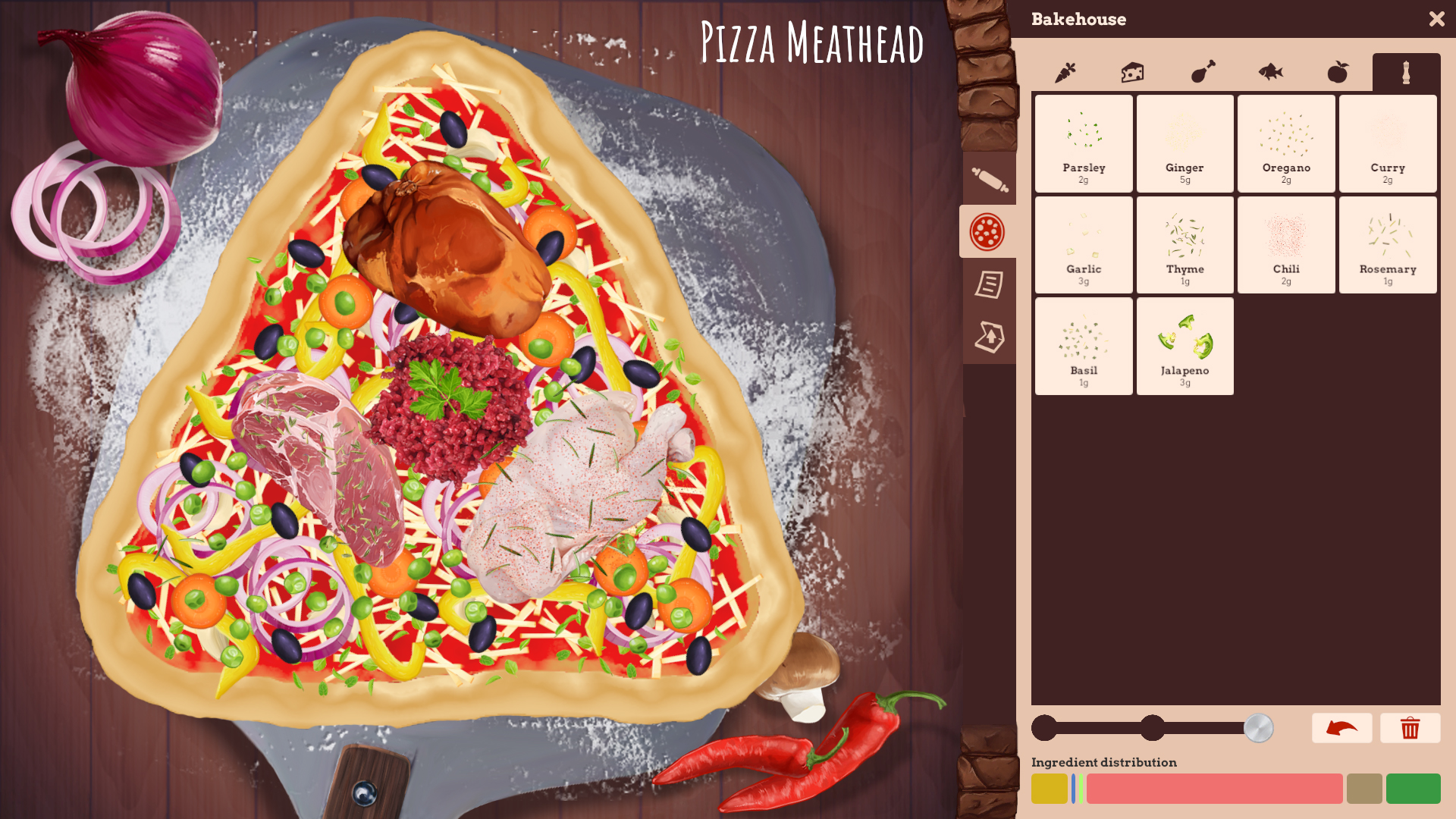
Task: Undo the last topping action
Action: [x=1341, y=728]
